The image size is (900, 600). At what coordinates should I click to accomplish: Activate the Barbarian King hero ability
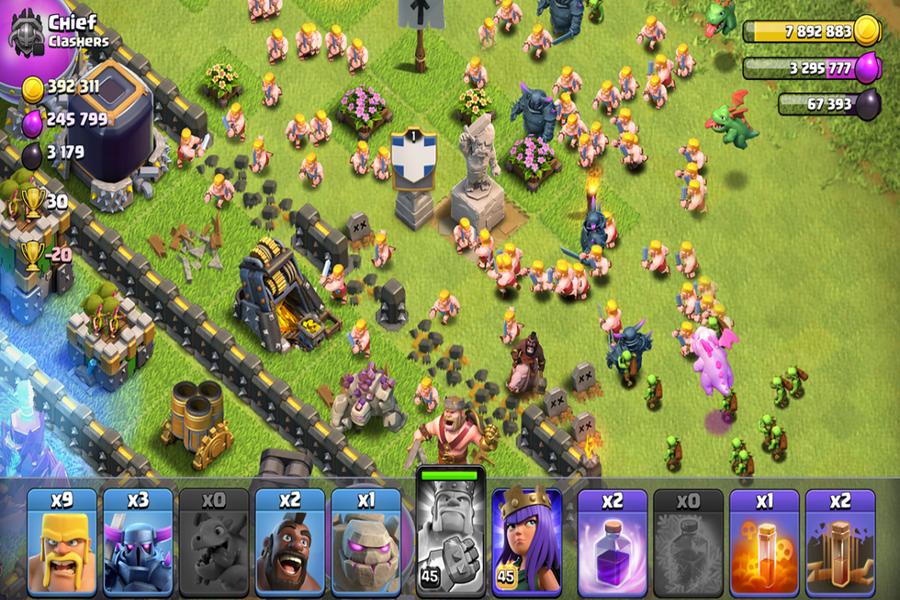pos(448,533)
